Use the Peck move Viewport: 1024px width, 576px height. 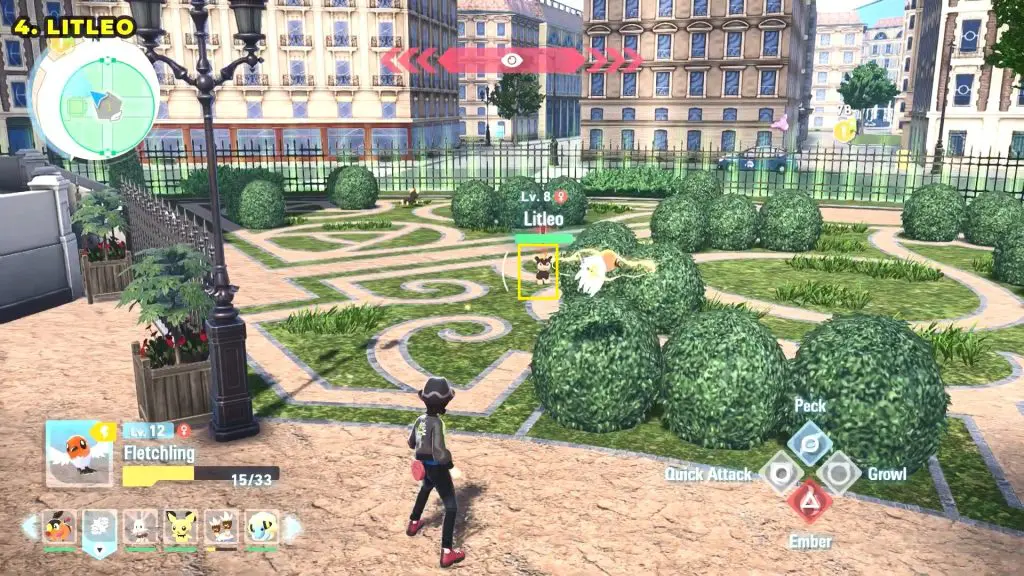pyautogui.click(x=809, y=442)
